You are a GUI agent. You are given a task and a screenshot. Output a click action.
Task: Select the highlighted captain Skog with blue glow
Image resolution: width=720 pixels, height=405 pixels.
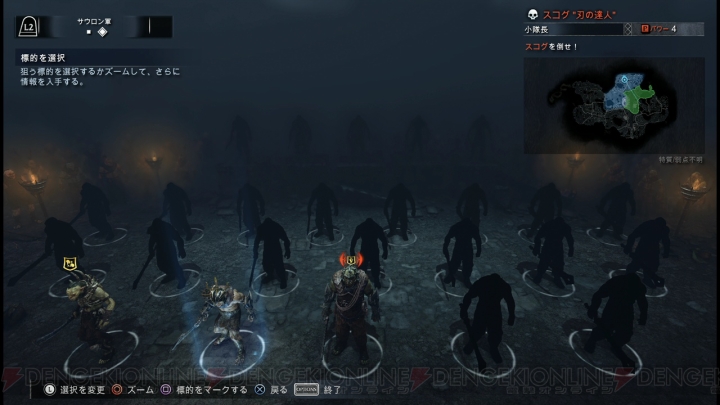pyautogui.click(x=222, y=318)
